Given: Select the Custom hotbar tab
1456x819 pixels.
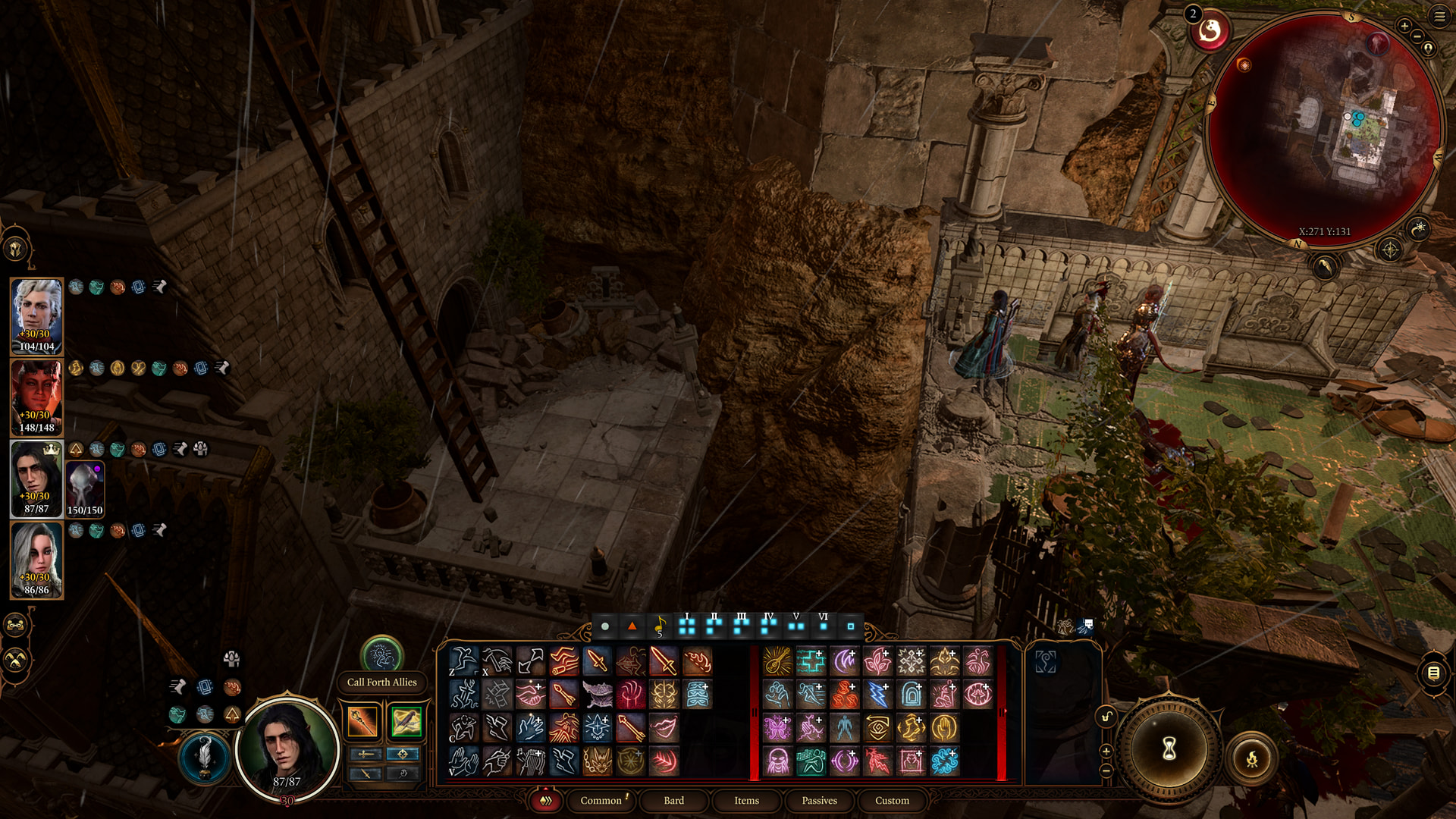Looking at the screenshot, I should tap(892, 800).
